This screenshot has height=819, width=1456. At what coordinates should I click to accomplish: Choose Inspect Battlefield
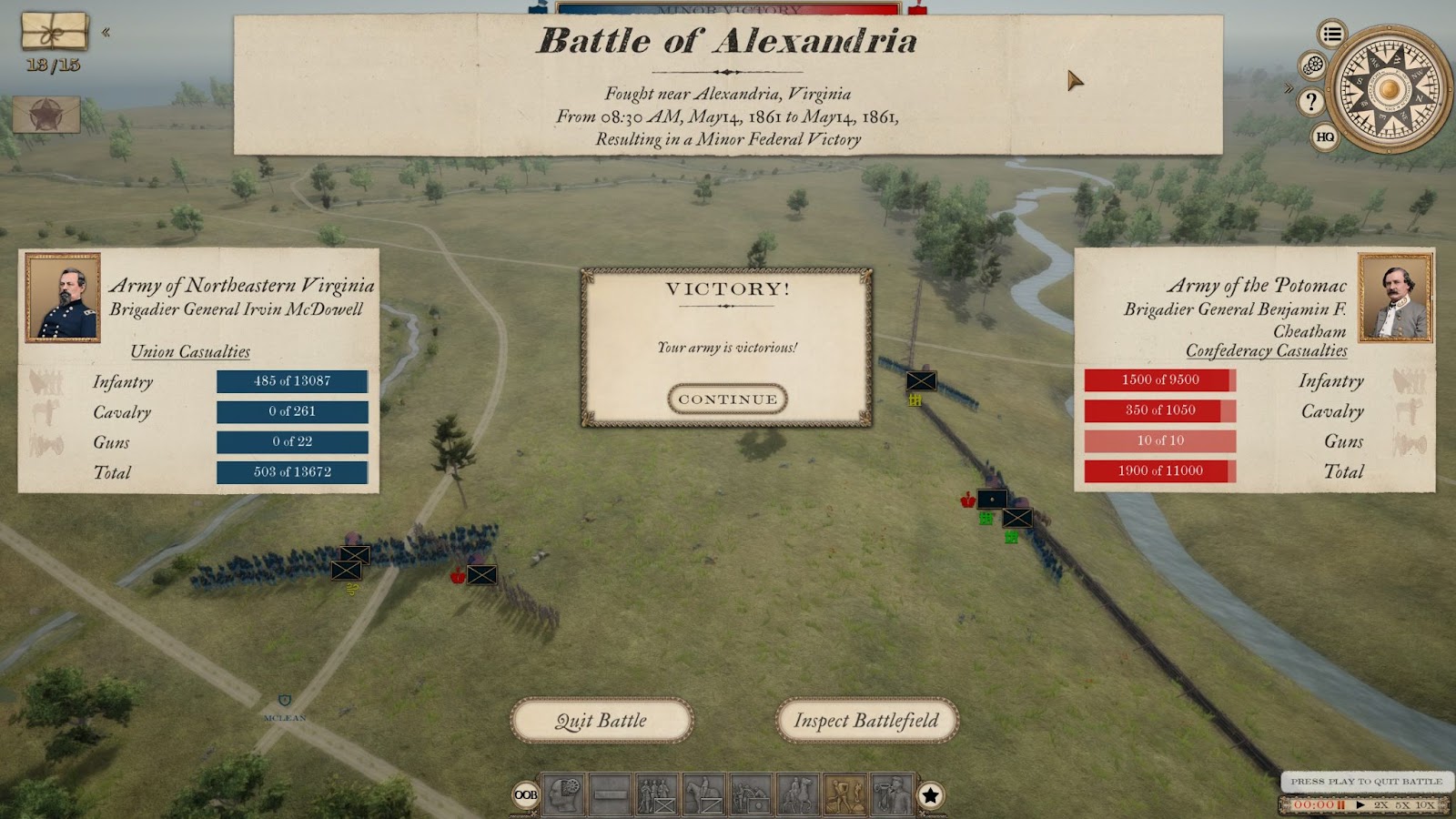point(866,721)
